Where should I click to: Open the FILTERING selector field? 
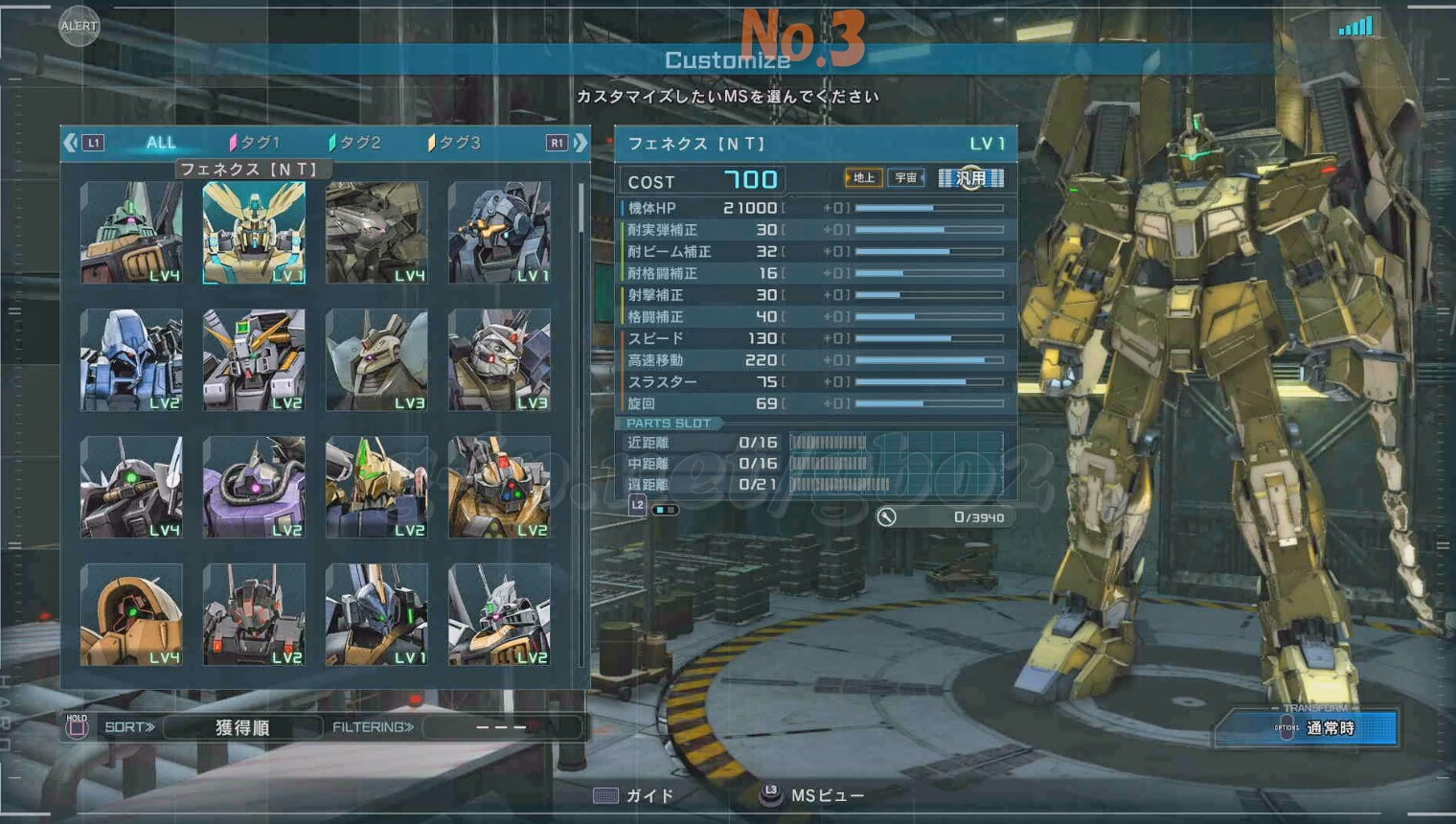tap(501, 728)
